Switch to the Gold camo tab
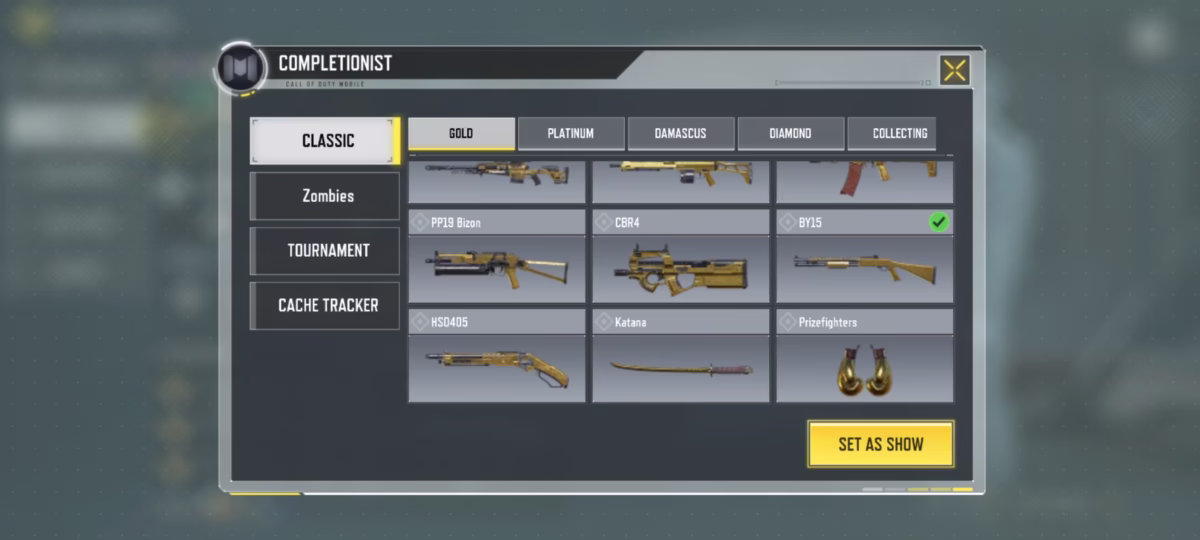1200x540 pixels. tap(461, 134)
